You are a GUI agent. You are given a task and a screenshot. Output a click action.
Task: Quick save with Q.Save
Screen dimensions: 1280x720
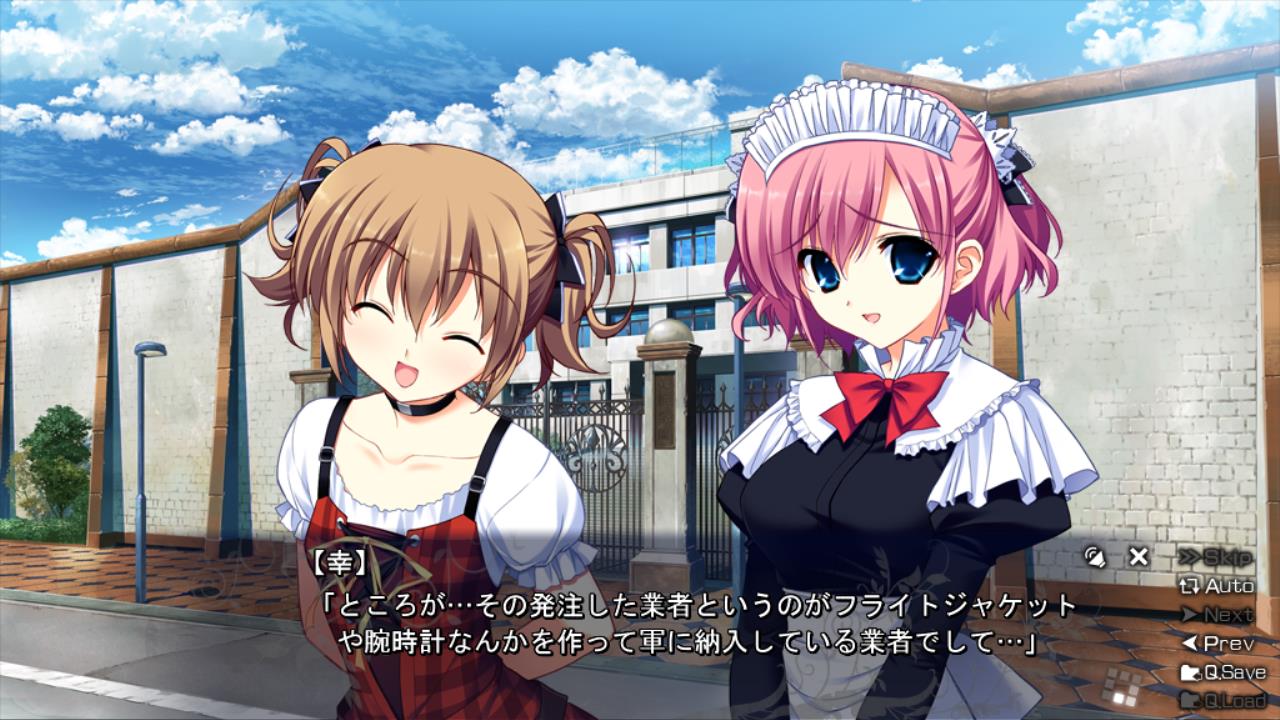coord(1222,672)
